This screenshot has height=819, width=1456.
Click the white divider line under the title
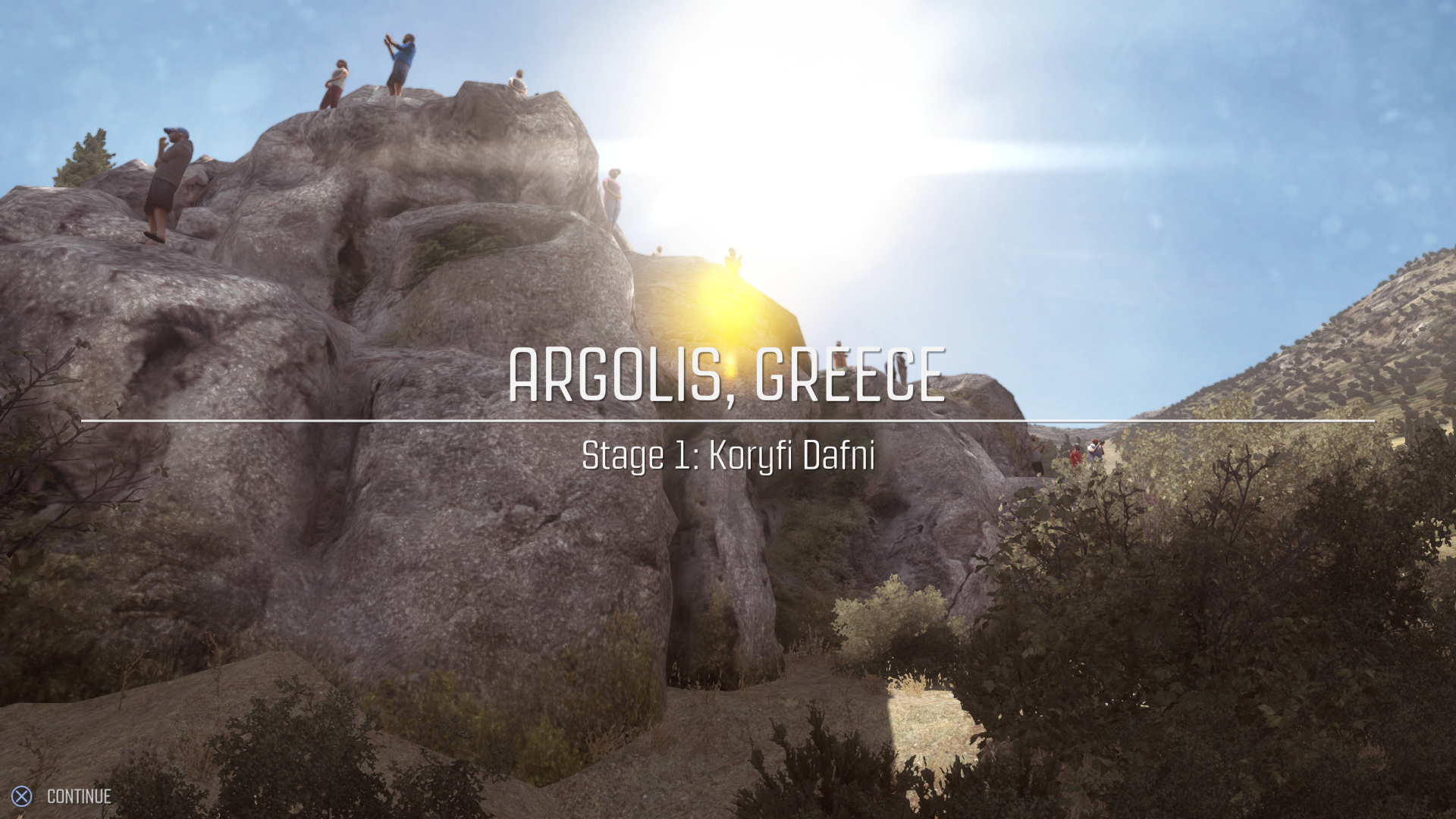(726, 420)
